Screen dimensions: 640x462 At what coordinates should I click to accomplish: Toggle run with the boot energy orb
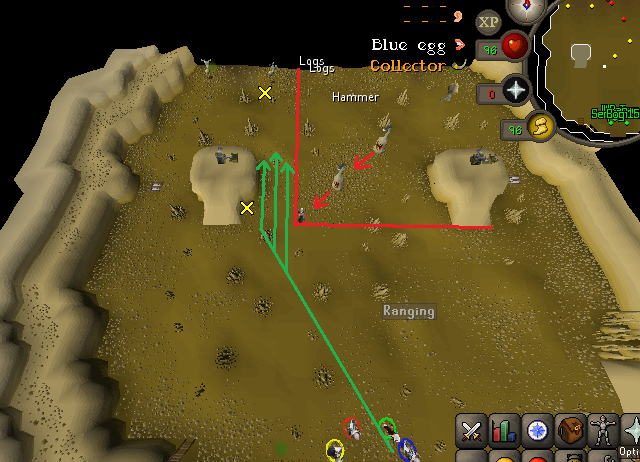pos(541,127)
